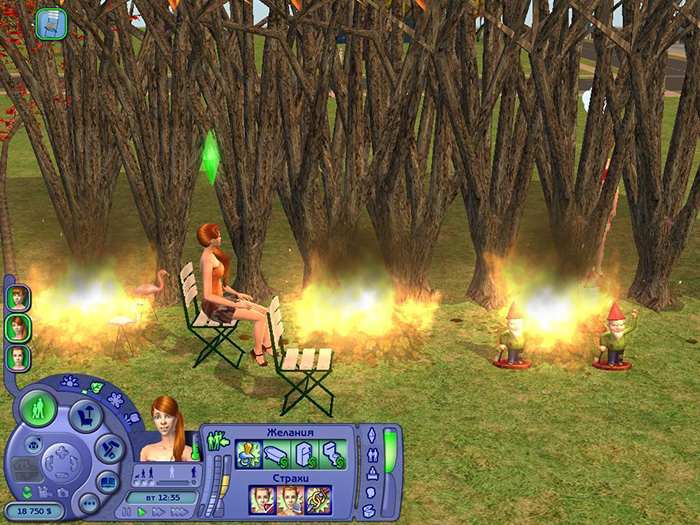The height and width of the screenshot is (525, 700).
Task: Select the refrigerator purchase want
Action: (x=305, y=455)
